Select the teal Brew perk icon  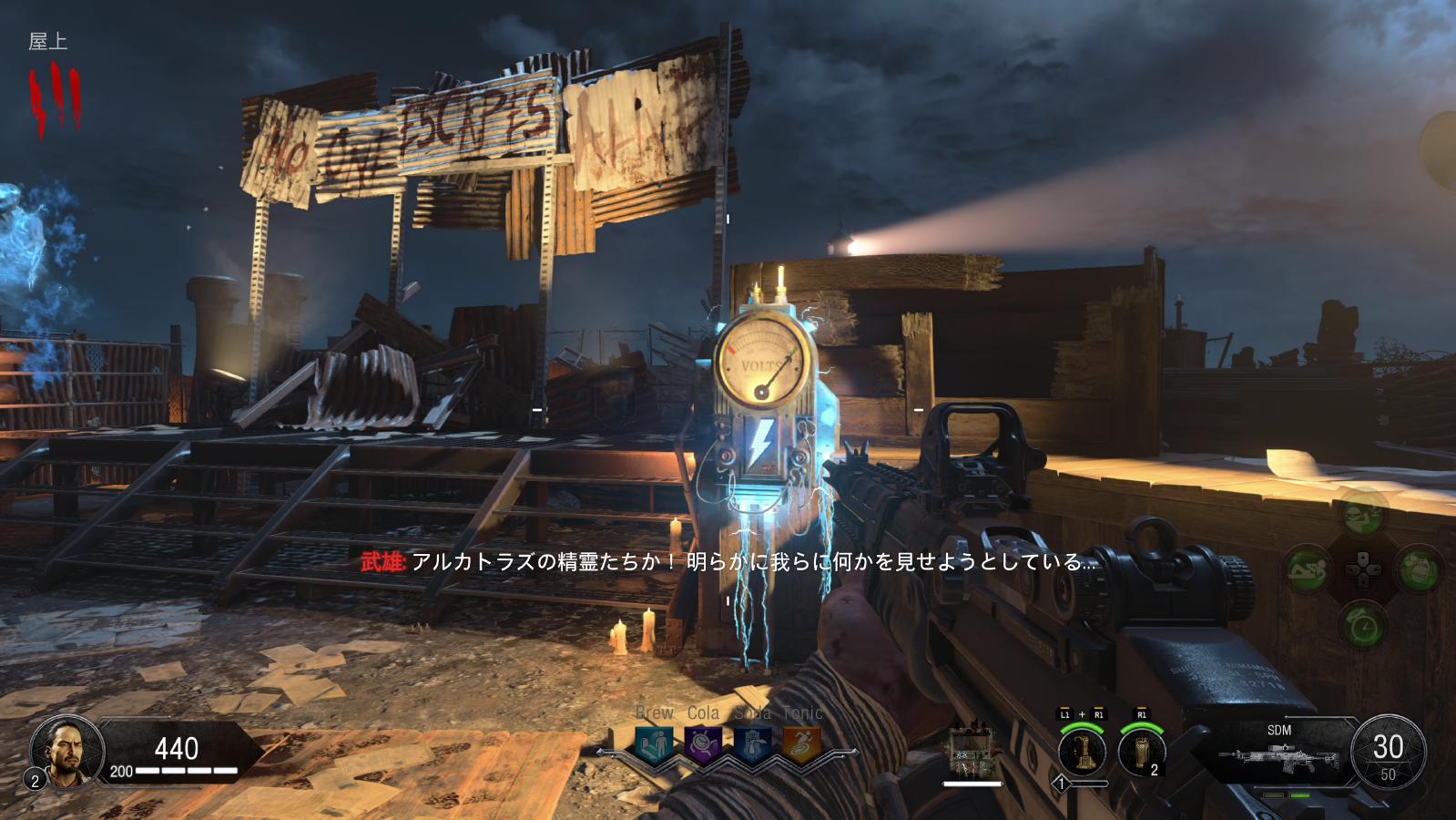(655, 744)
